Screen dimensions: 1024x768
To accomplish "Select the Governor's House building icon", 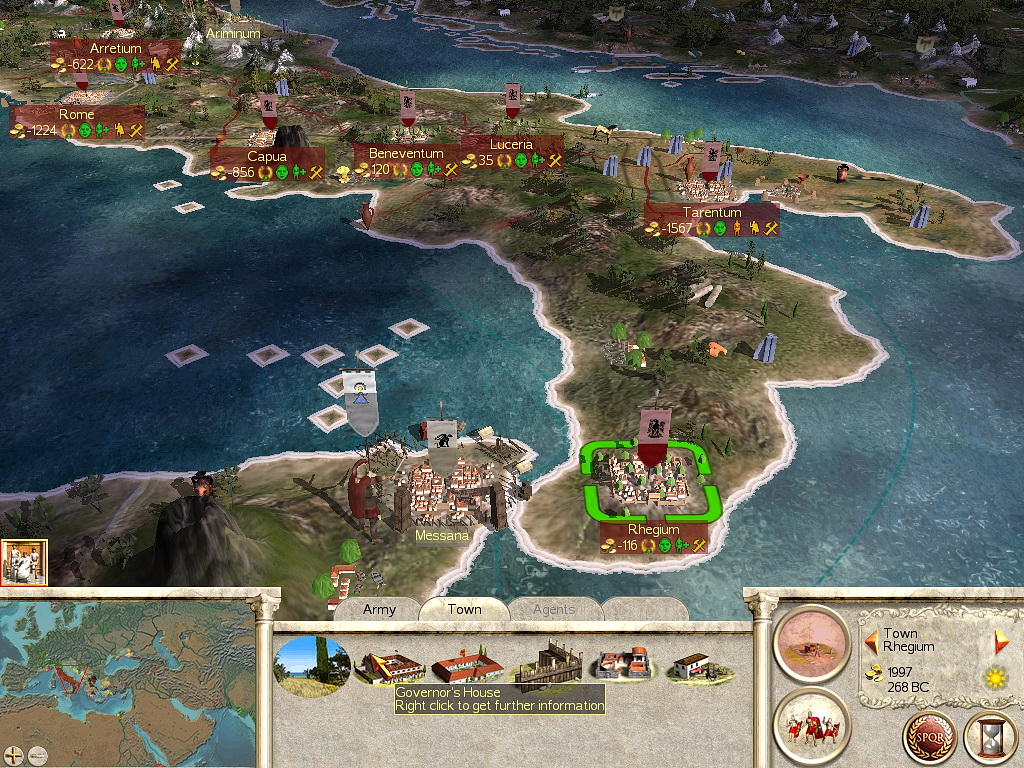I will 389,665.
